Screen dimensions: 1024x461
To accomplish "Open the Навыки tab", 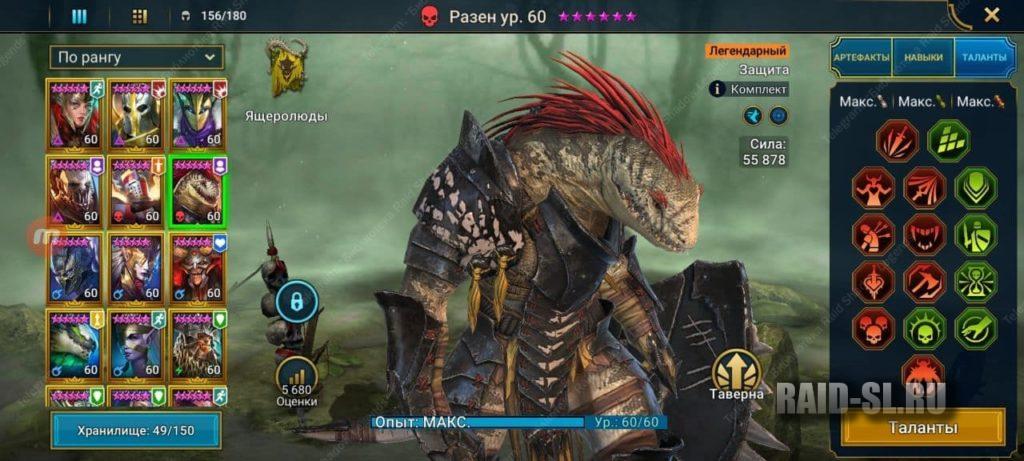I will click(x=923, y=58).
